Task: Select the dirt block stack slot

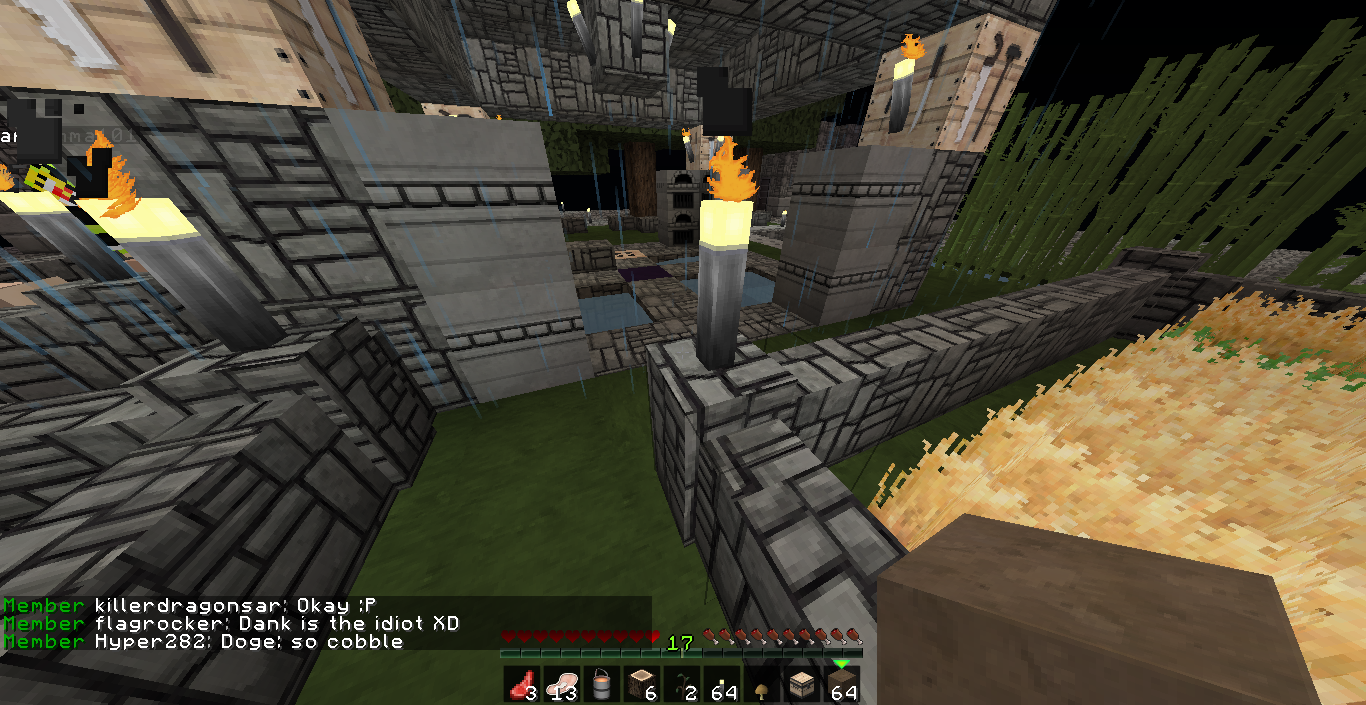Action: [842, 685]
